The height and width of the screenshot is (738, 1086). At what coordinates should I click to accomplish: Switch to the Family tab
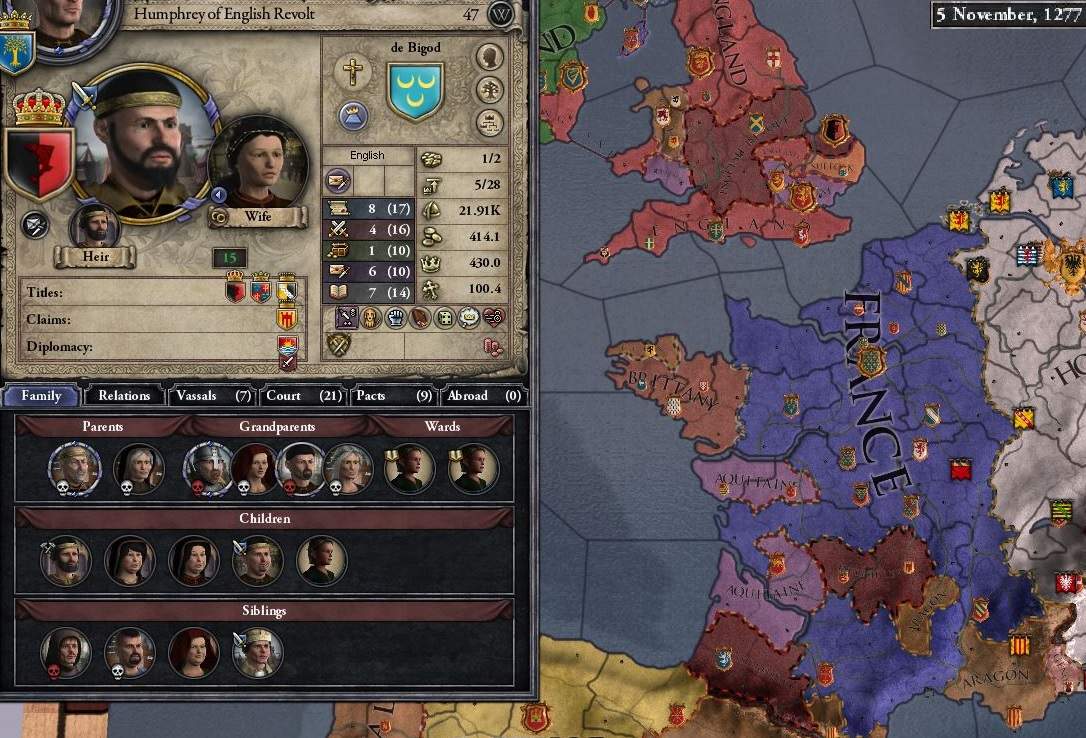pos(42,395)
